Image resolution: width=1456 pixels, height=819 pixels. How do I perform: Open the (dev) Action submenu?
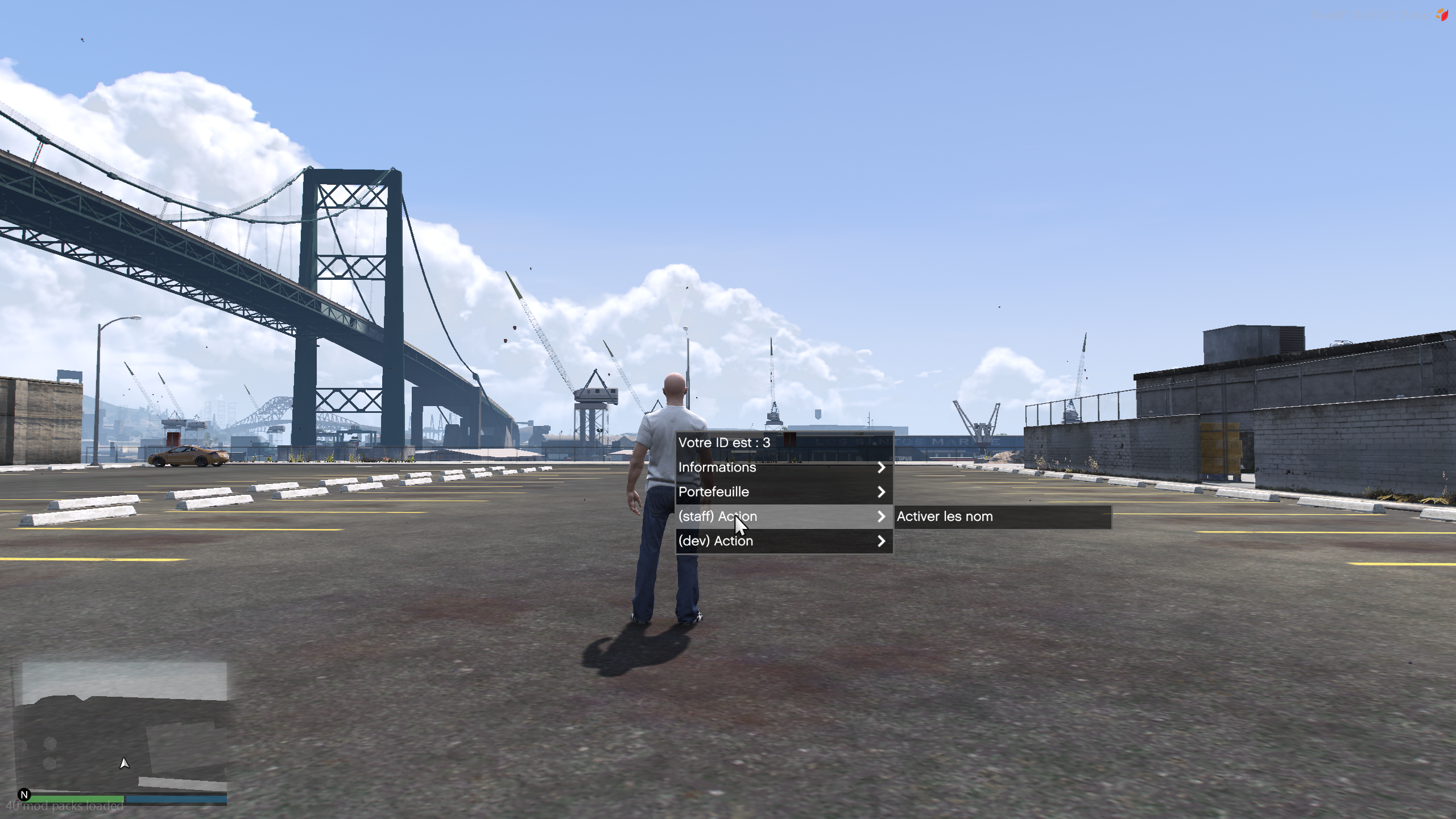[x=783, y=541]
